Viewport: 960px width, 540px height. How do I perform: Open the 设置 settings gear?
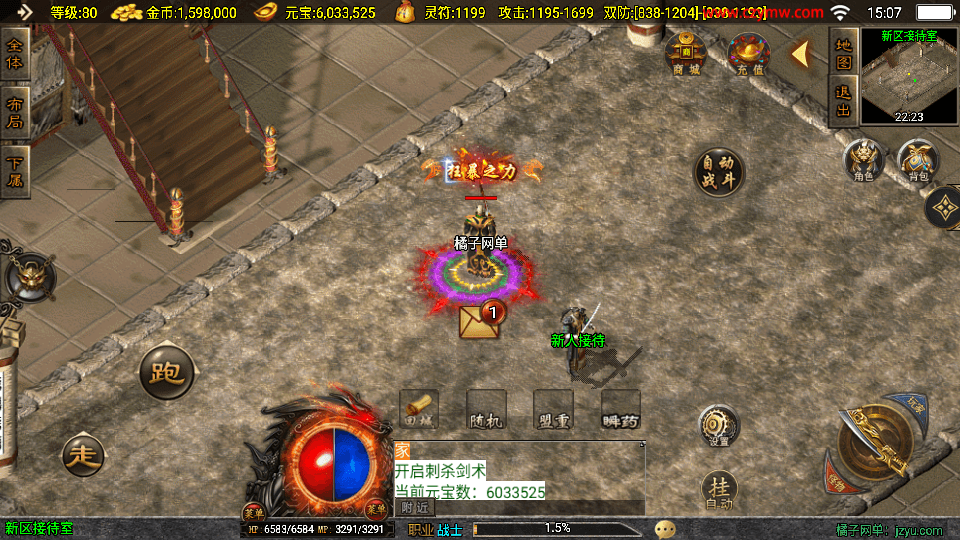click(718, 426)
